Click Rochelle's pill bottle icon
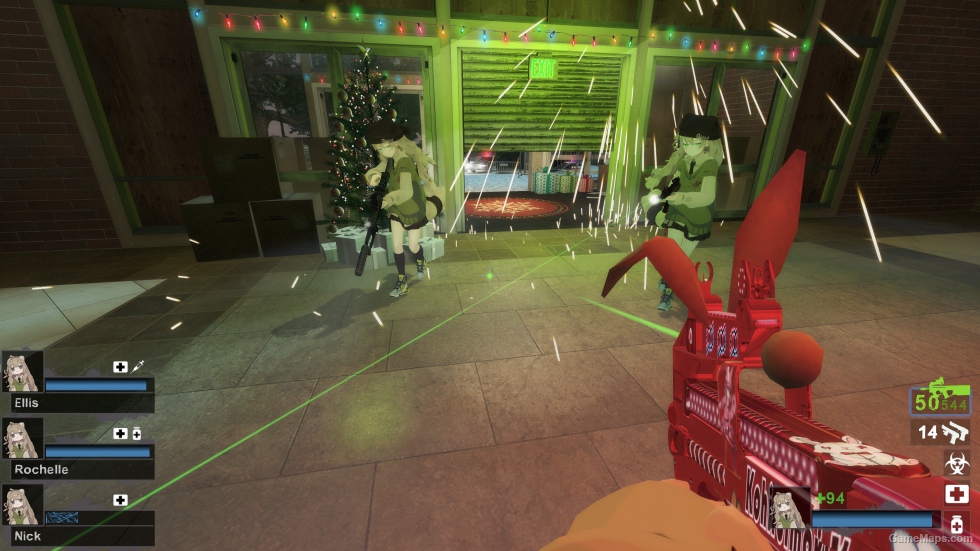This screenshot has width=980, height=551. (136, 433)
